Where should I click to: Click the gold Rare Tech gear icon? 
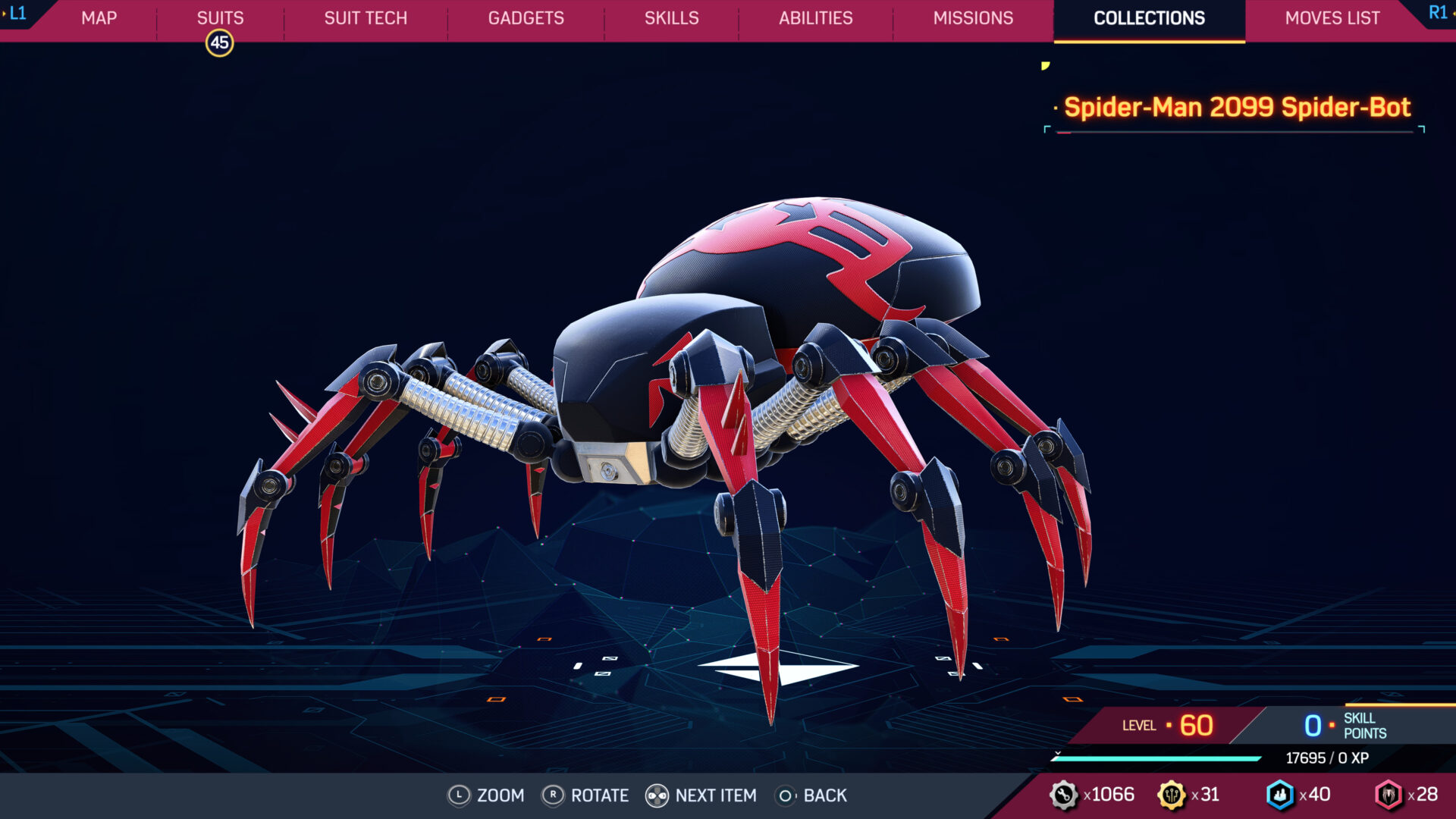[1172, 795]
